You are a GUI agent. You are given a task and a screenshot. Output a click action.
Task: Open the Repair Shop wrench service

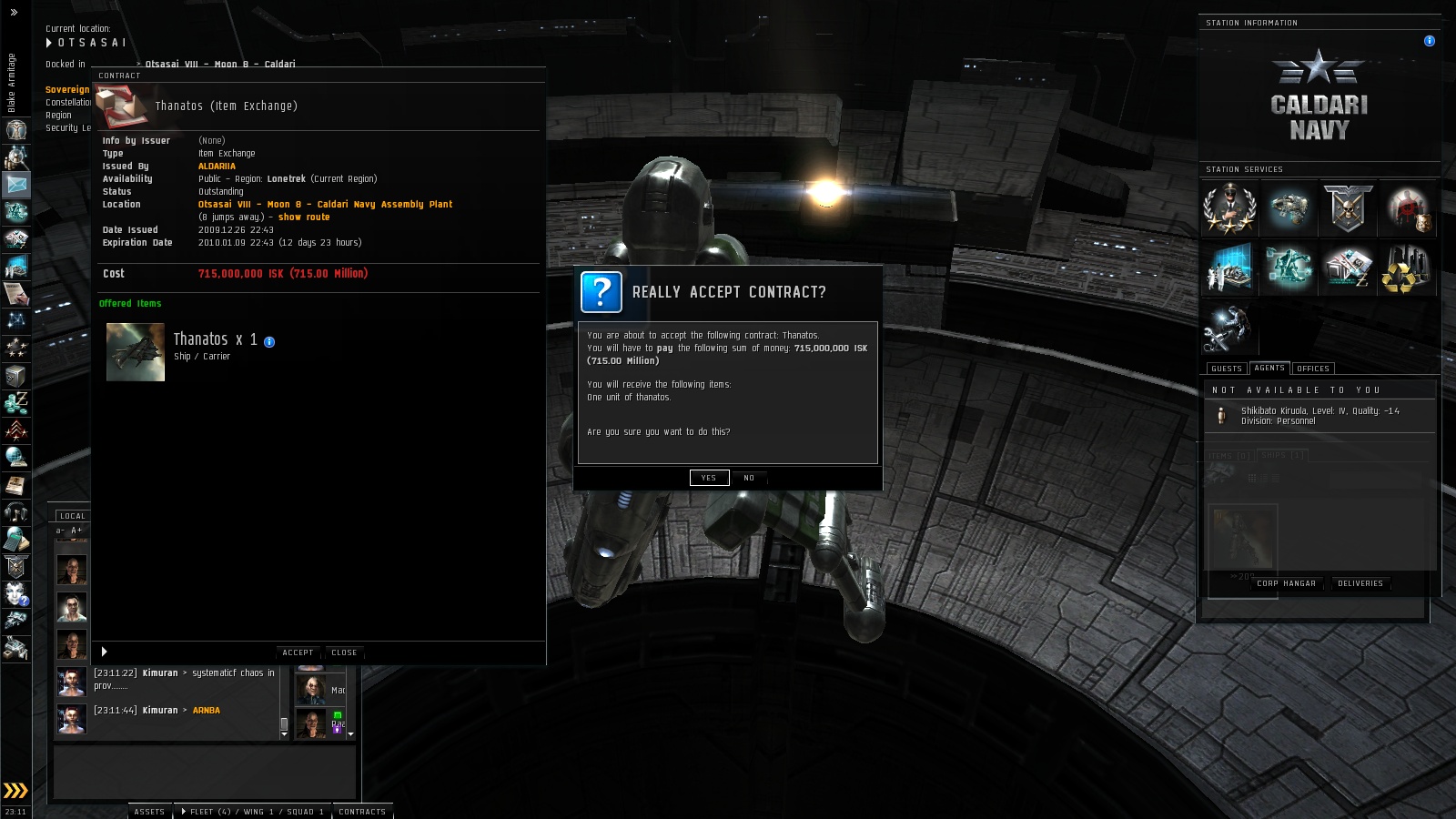point(1228,328)
